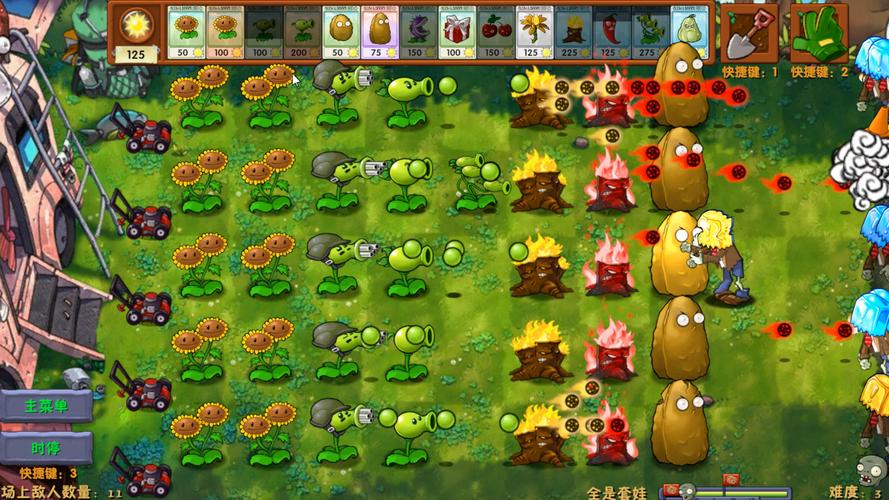Select the green glove tool
Viewport: 889px width, 500px height.
(817, 31)
